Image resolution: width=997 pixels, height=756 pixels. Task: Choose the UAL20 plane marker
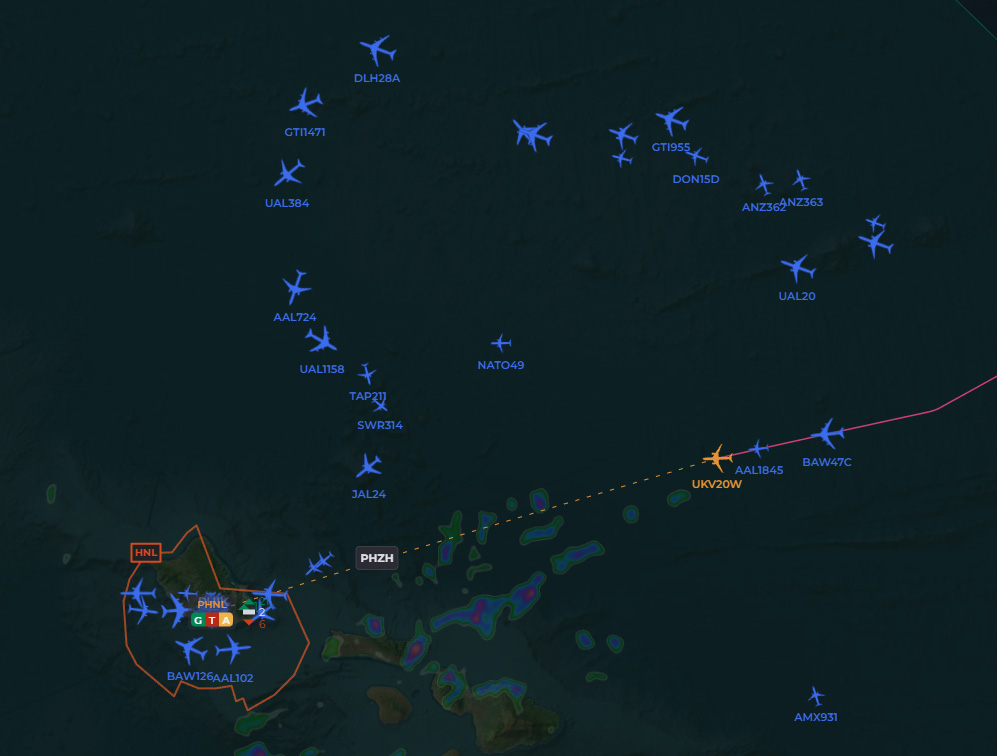point(797,268)
